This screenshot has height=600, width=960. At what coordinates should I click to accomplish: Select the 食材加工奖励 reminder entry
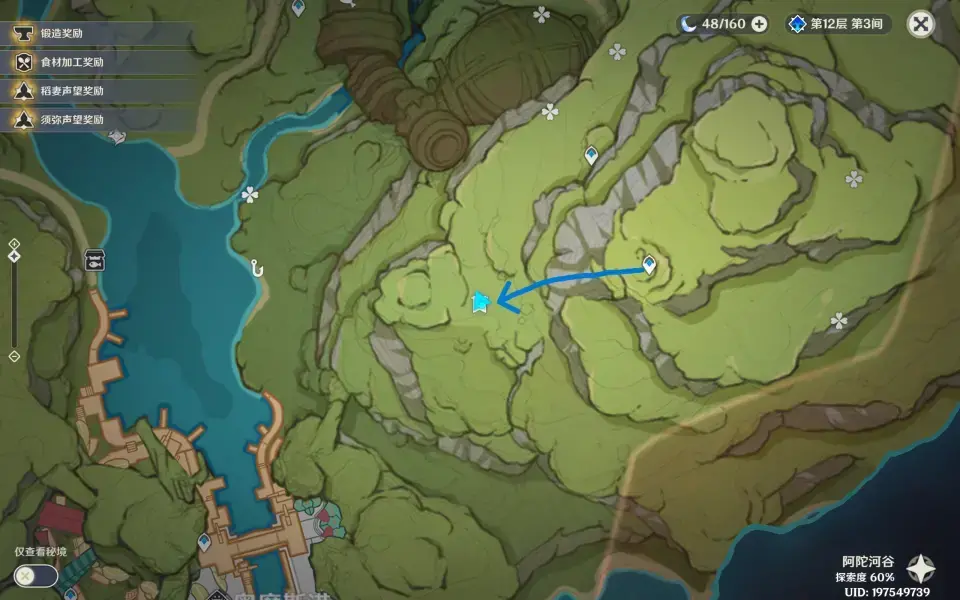click(x=70, y=62)
